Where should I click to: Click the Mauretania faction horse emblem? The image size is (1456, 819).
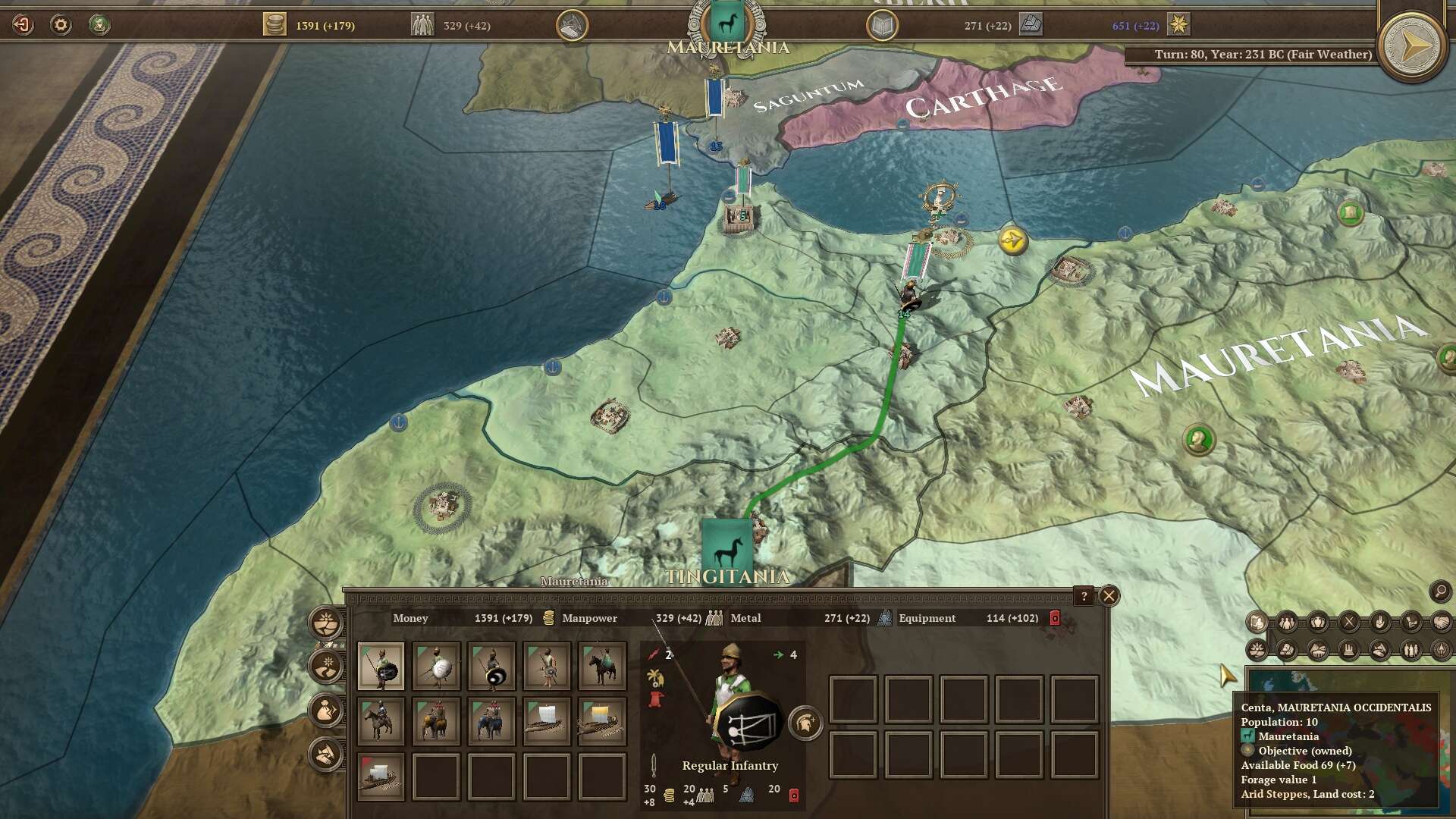pos(726,24)
